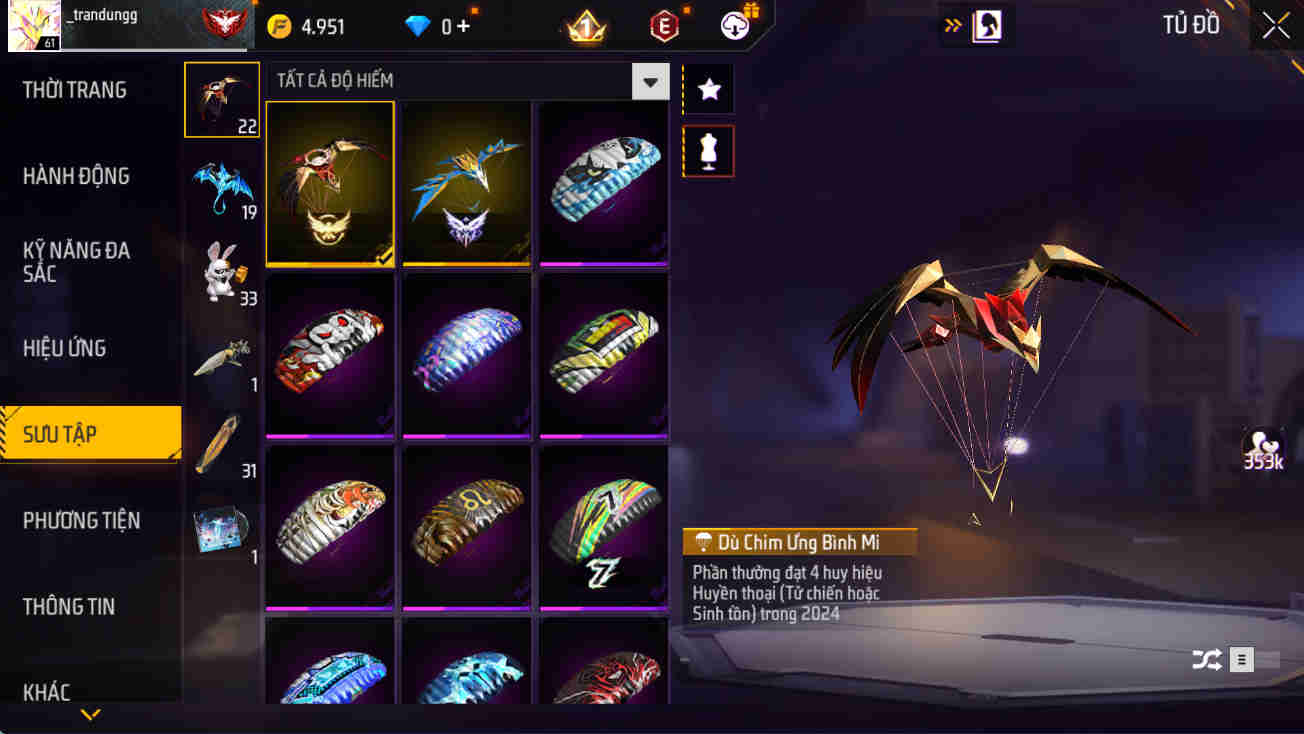This screenshot has height=734, width=1304.
Task: Toggle the mannequin try-on preview
Action: tap(708, 150)
